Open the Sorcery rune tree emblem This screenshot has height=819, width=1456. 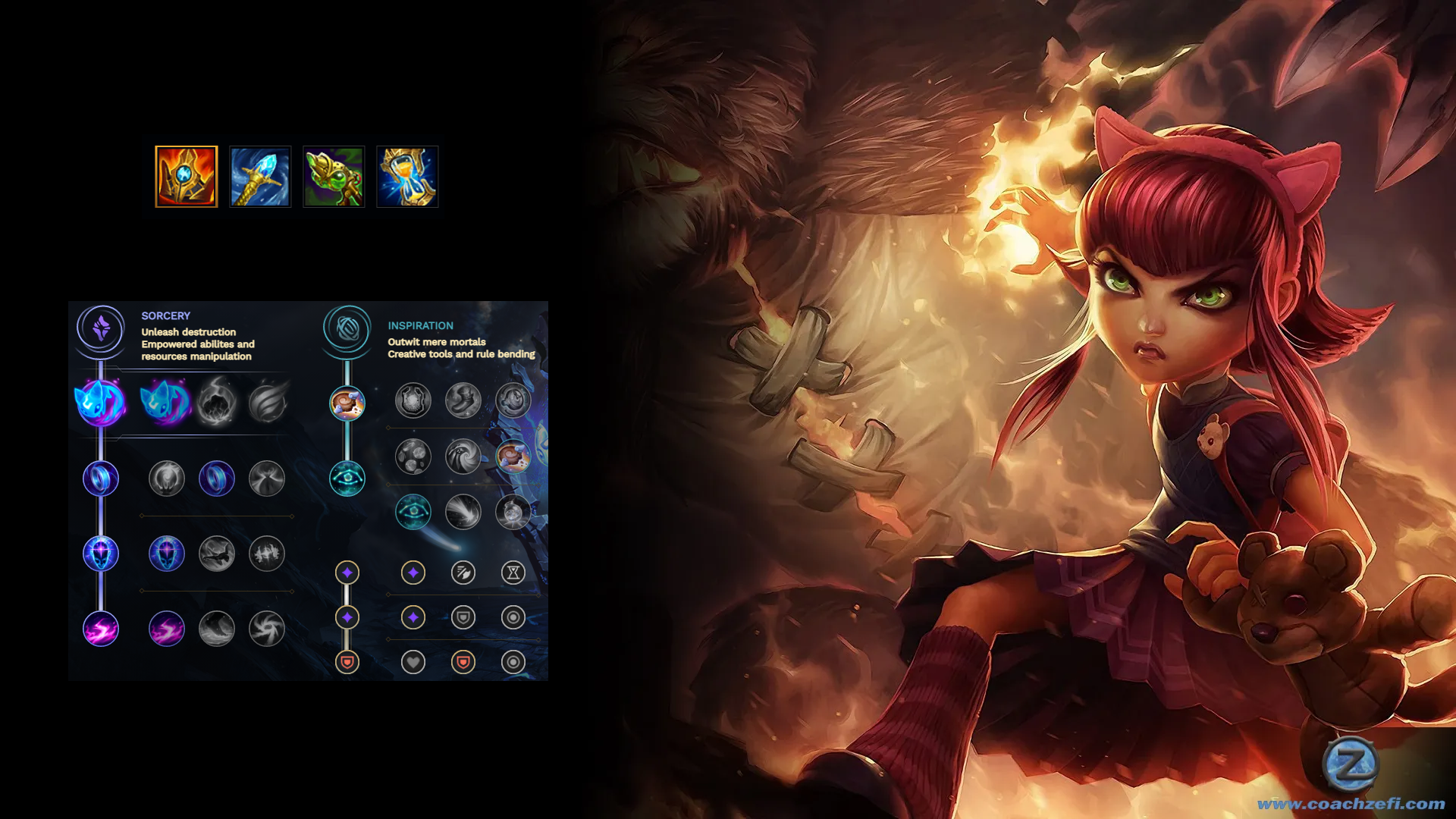[101, 329]
